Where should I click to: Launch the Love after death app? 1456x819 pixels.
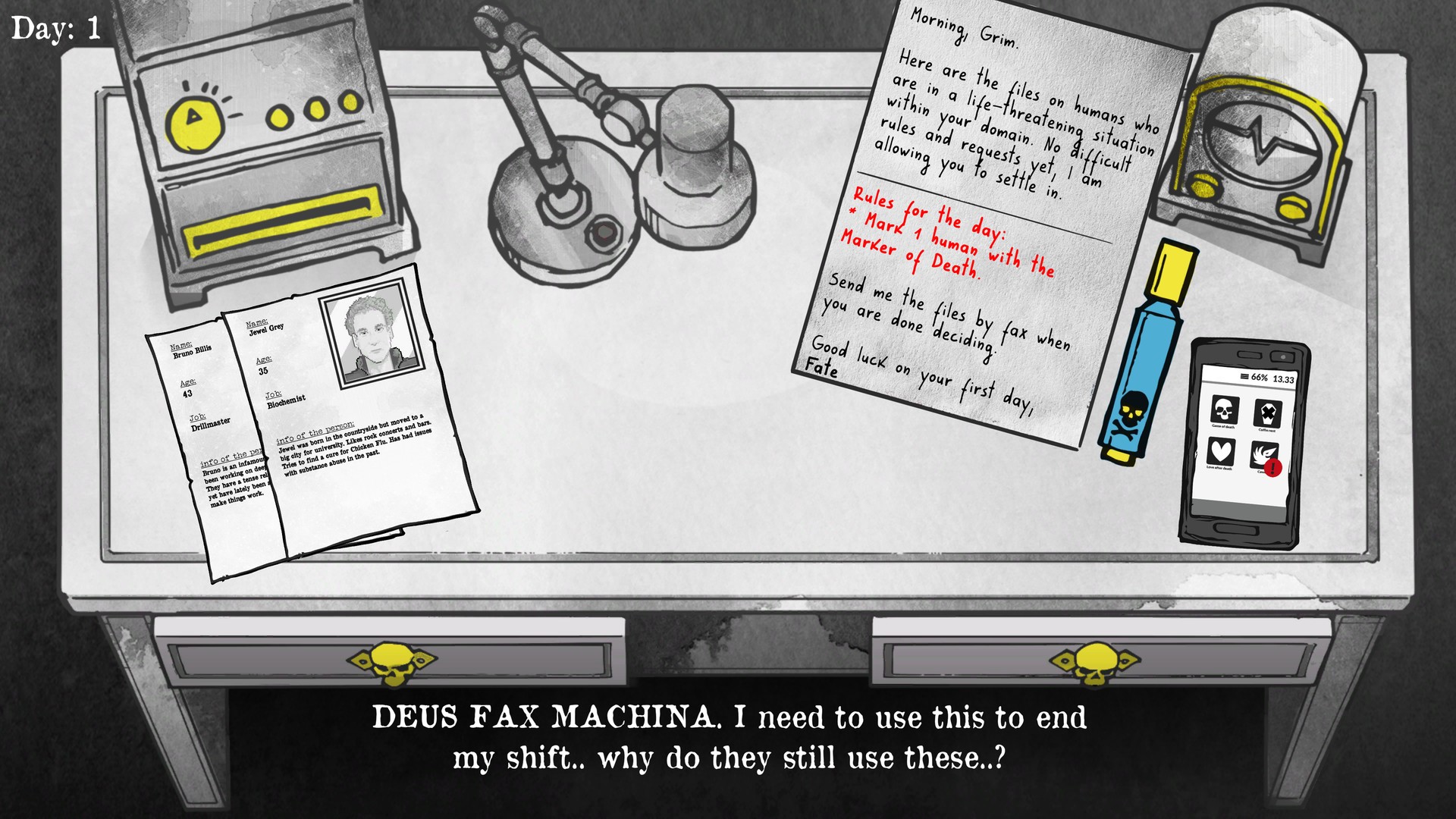coord(1221,452)
